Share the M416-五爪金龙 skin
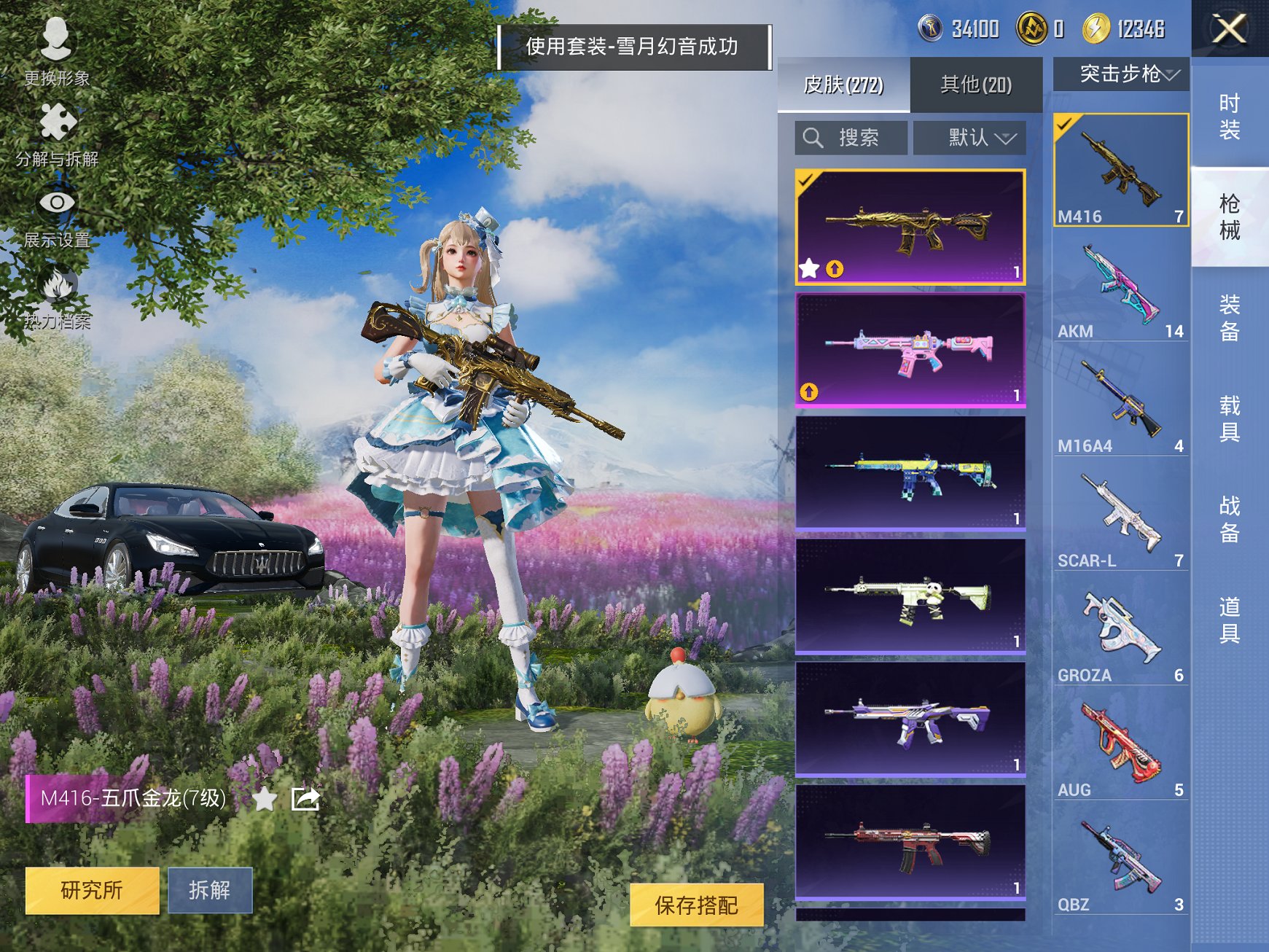 point(306,800)
